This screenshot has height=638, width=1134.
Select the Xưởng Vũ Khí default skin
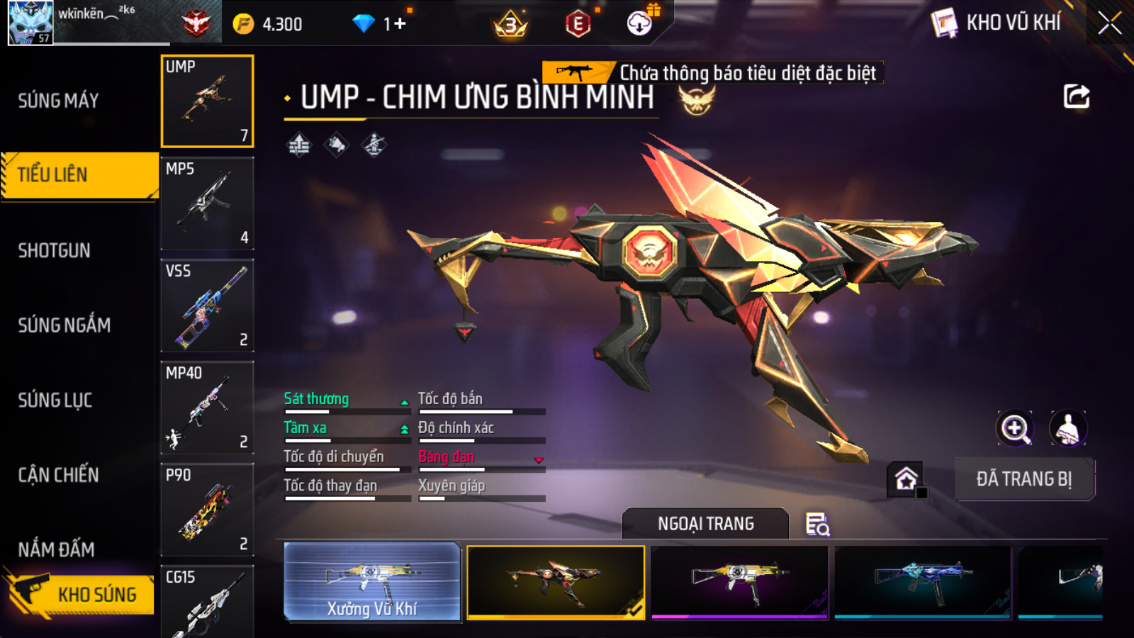pos(372,582)
